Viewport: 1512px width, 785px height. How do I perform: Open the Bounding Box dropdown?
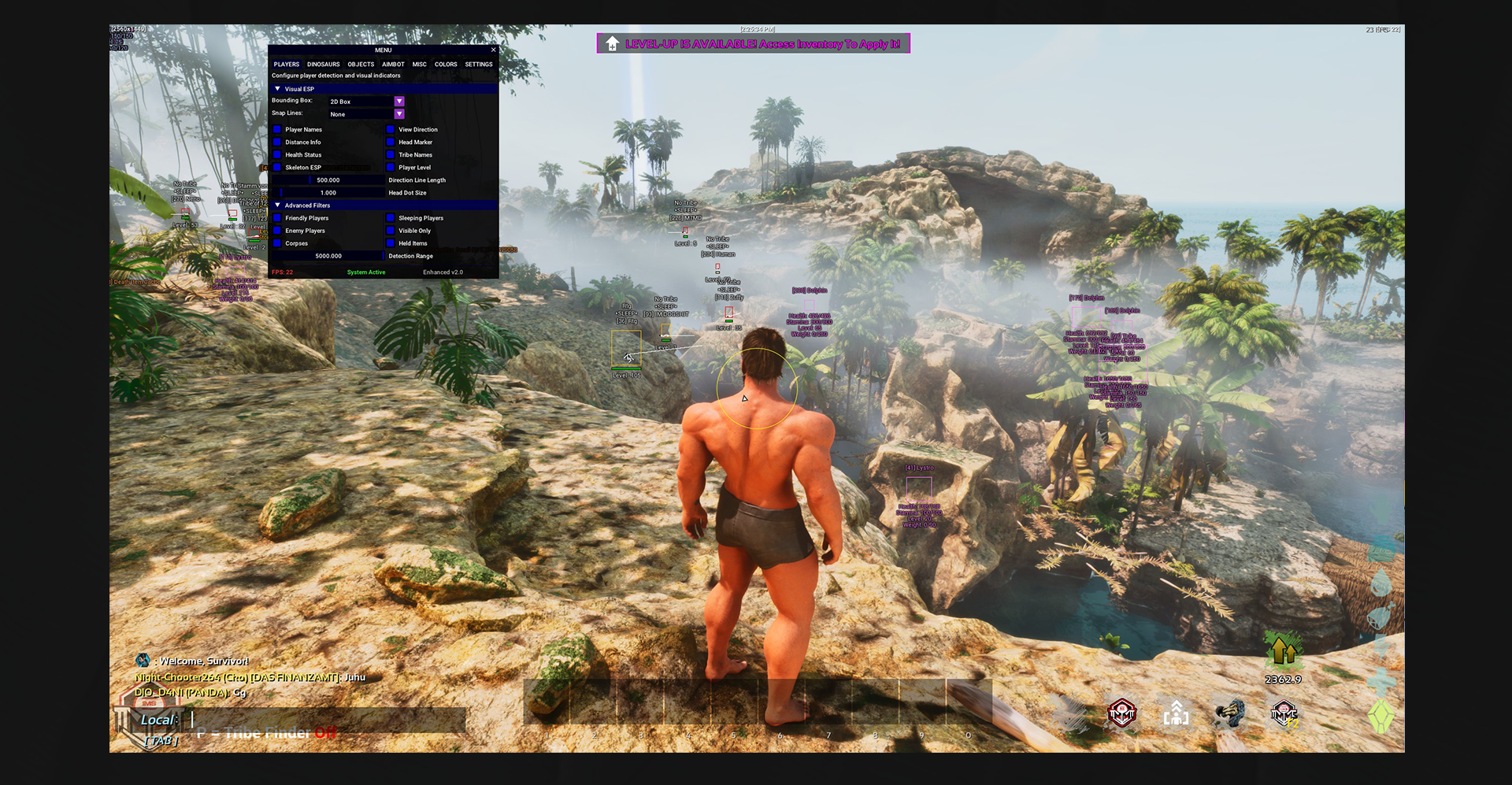pyautogui.click(x=399, y=102)
